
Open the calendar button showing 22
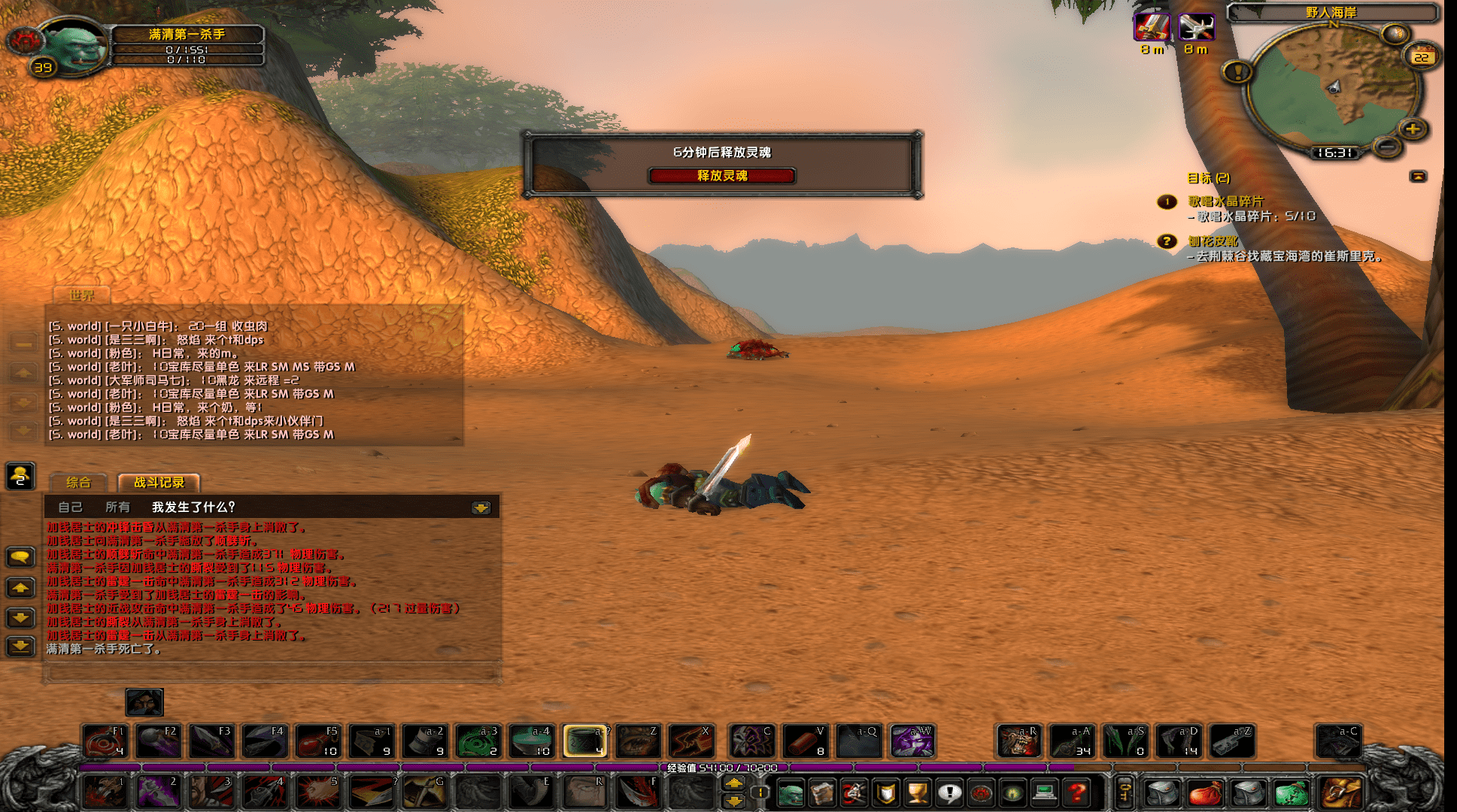[x=1421, y=57]
